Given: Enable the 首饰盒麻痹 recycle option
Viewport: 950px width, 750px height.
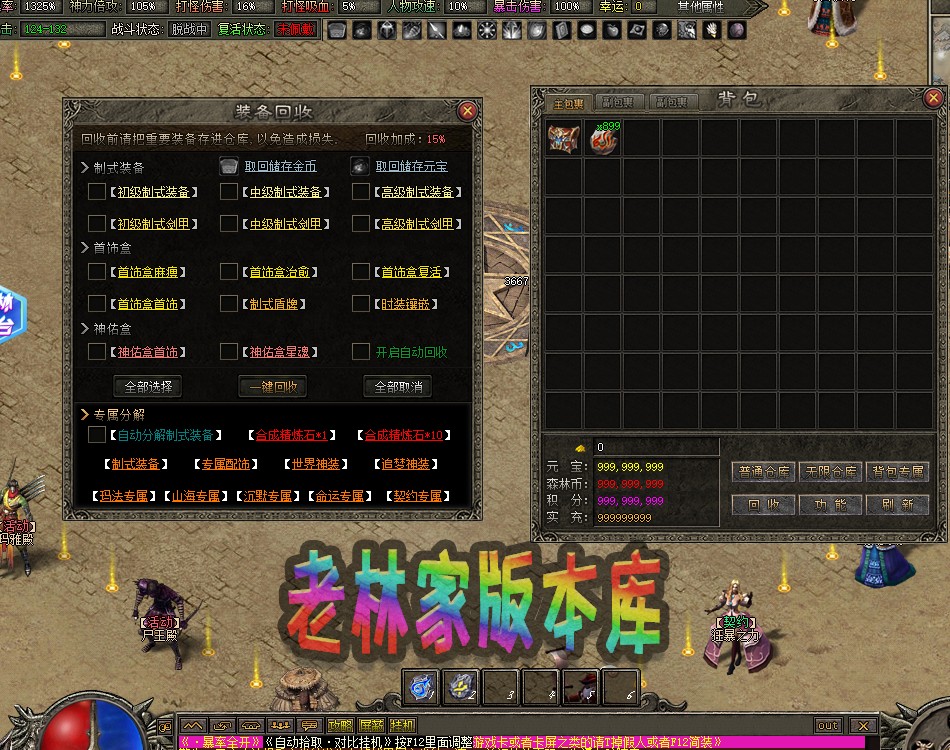Looking at the screenshot, I should pos(97,271).
